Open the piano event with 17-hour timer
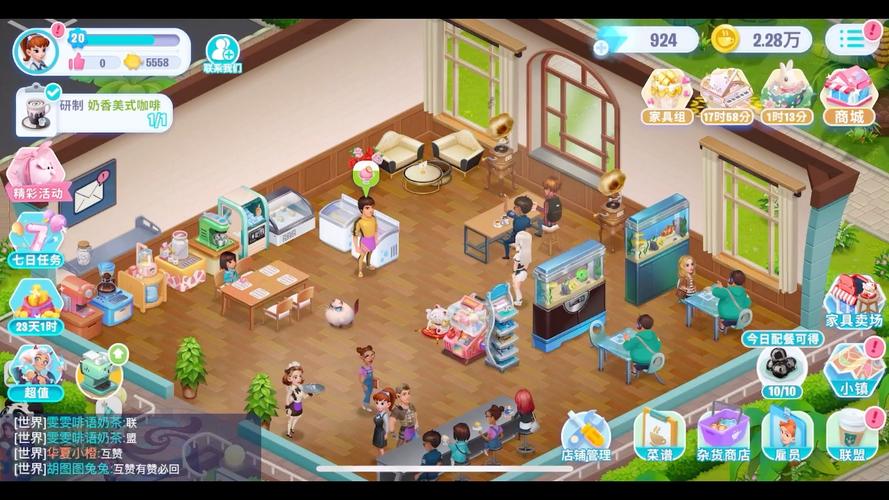Screen dimensions: 889x500 pyautogui.click(x=727, y=96)
